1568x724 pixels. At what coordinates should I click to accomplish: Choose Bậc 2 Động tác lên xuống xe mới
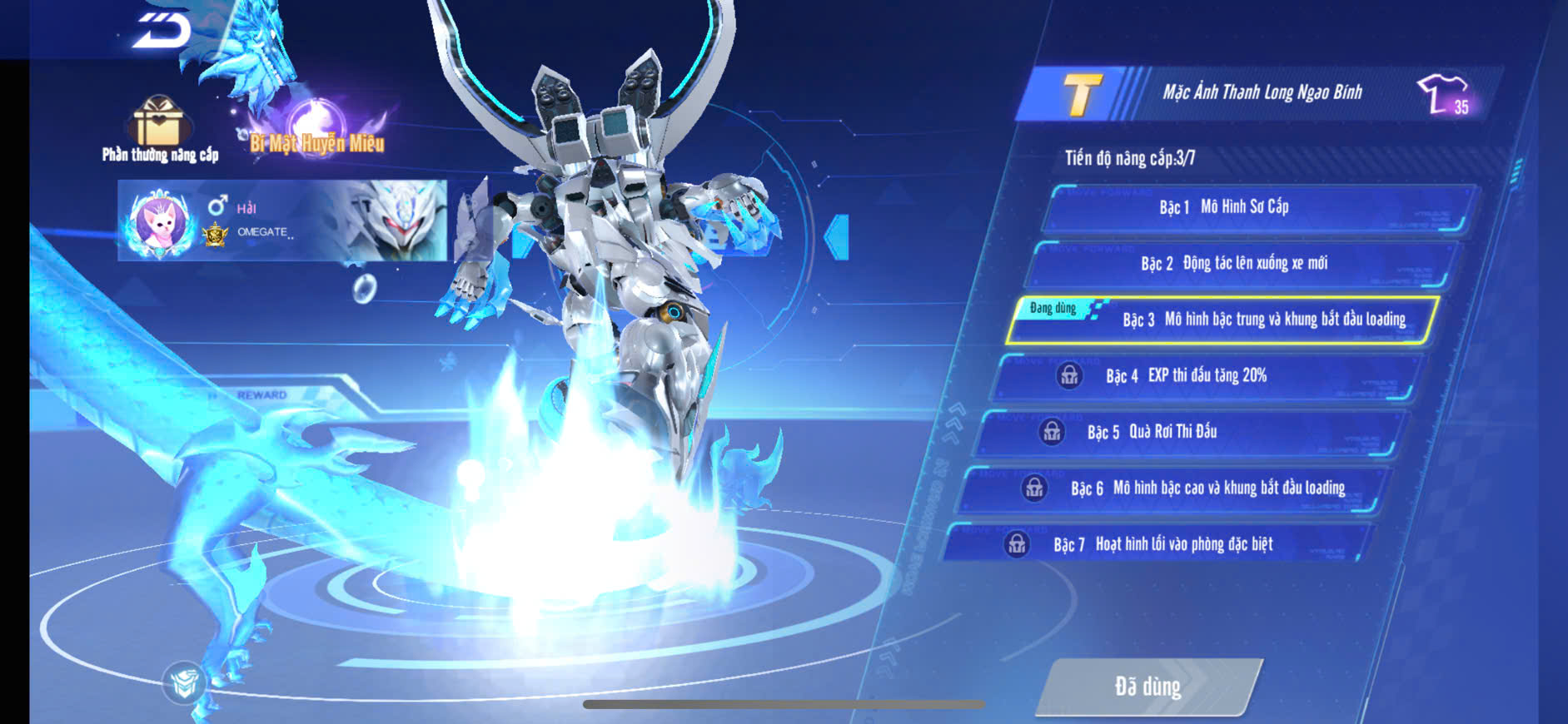click(x=1241, y=264)
